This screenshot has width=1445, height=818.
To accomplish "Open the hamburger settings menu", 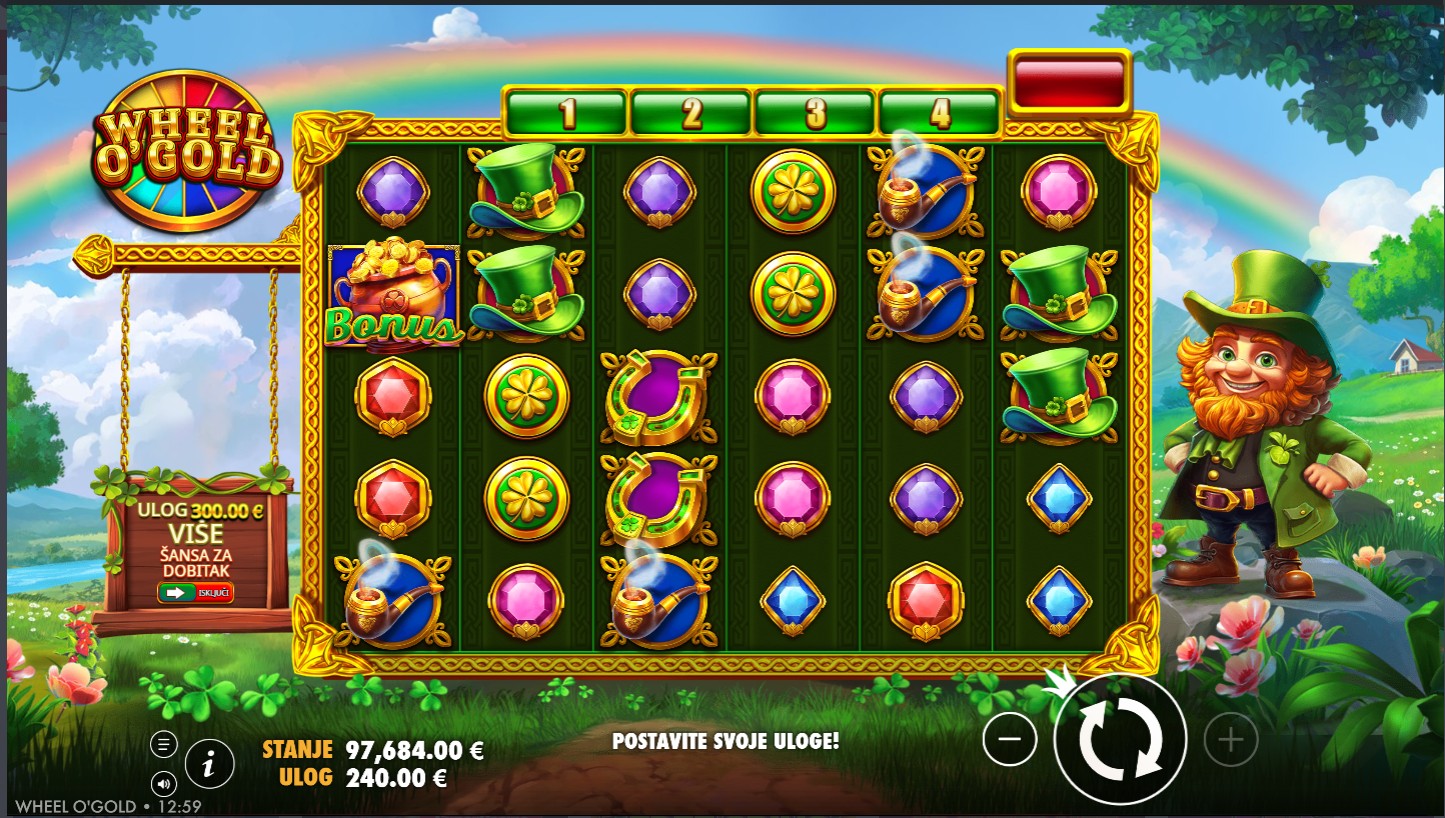I will click(x=164, y=744).
